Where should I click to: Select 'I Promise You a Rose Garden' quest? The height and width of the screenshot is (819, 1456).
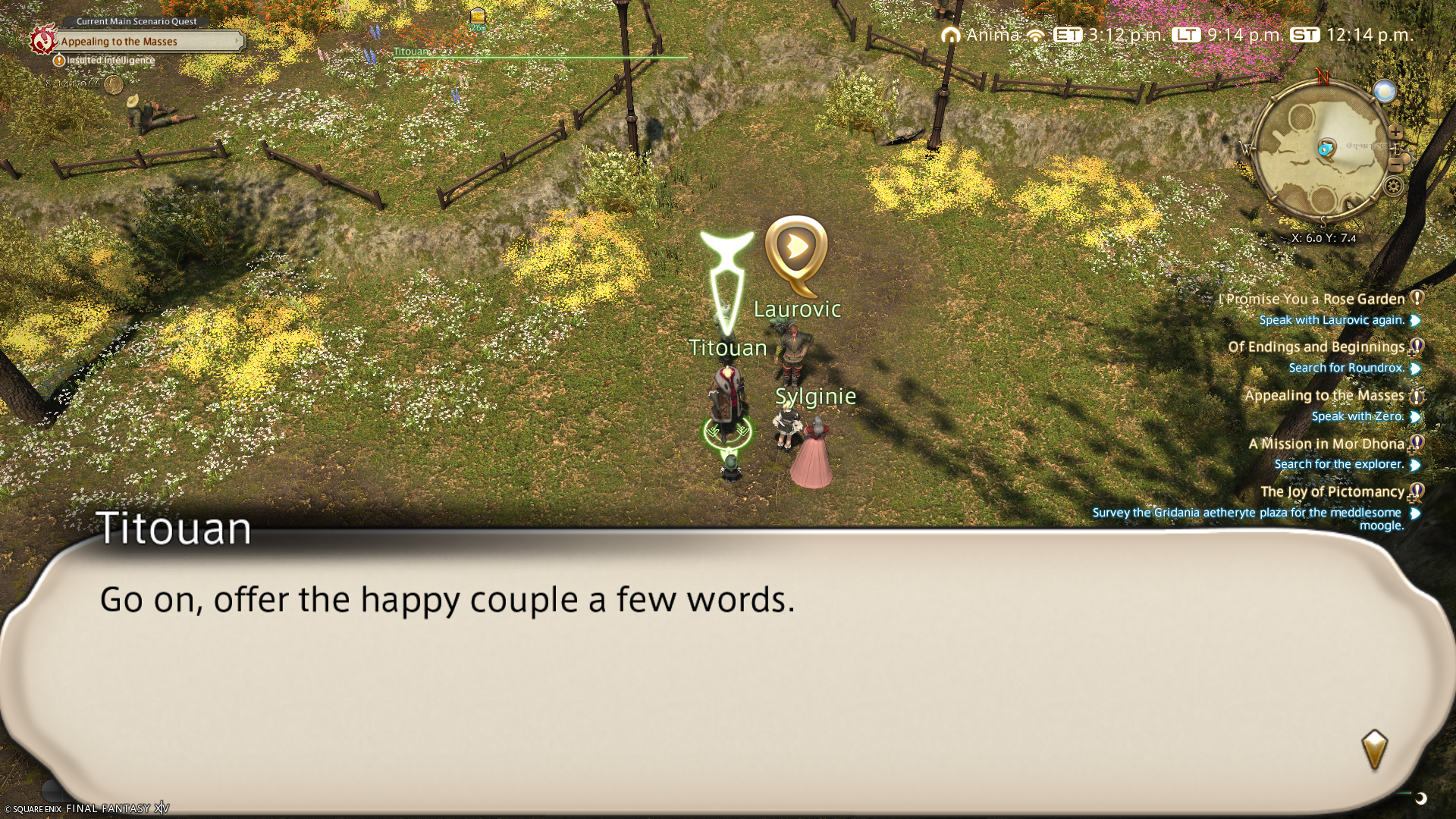tap(1315, 300)
